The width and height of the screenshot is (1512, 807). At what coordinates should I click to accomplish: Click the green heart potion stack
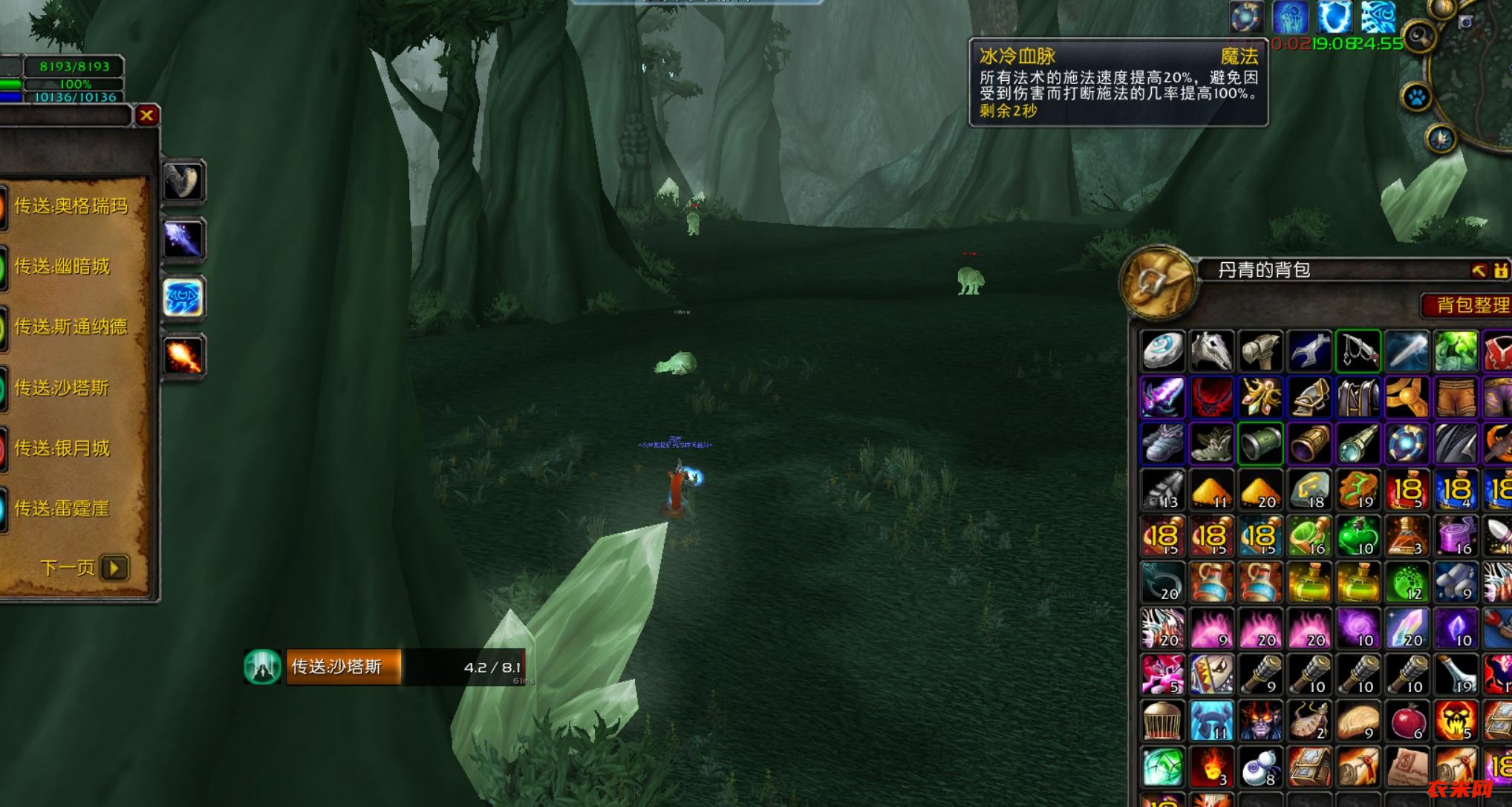pyautogui.click(x=1358, y=536)
